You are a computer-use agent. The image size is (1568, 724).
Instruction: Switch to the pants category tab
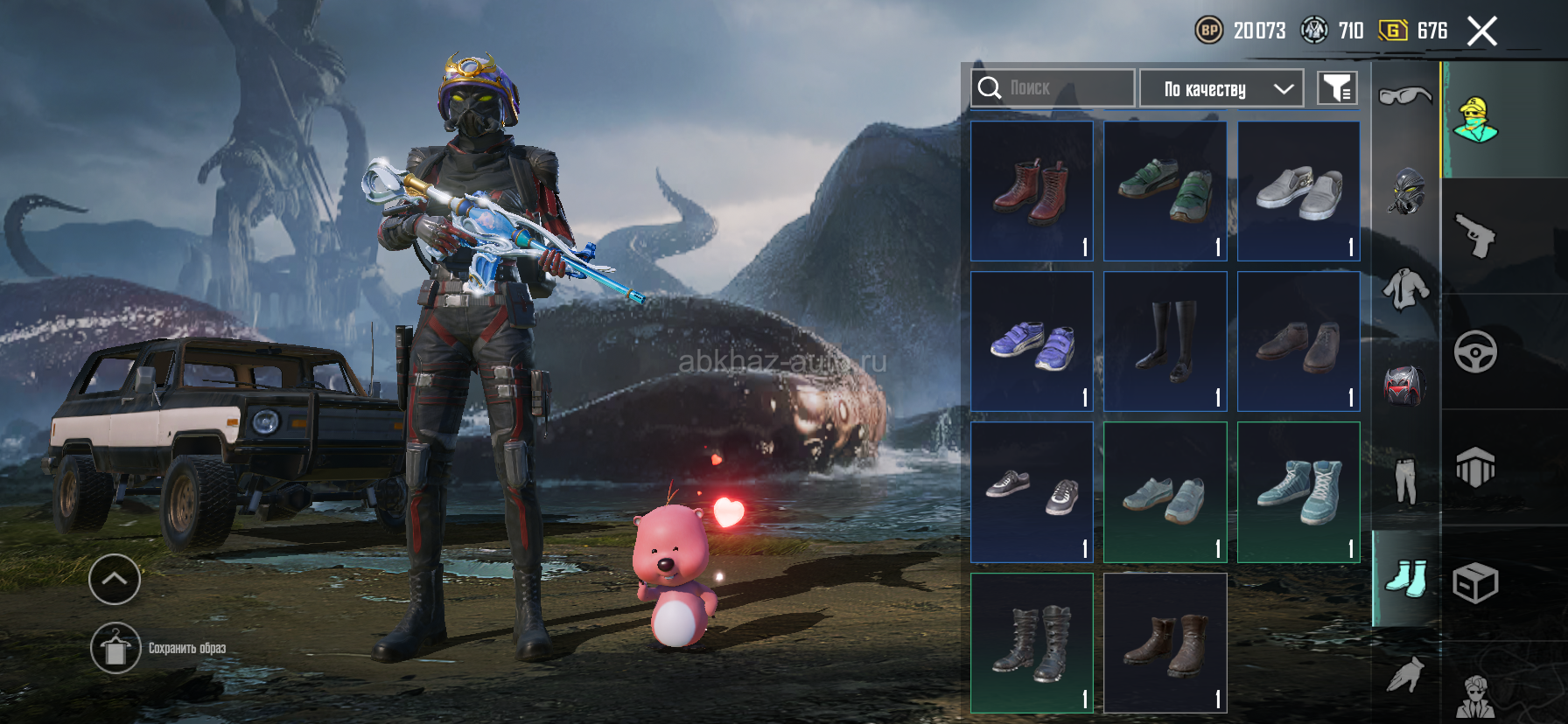(1405, 481)
